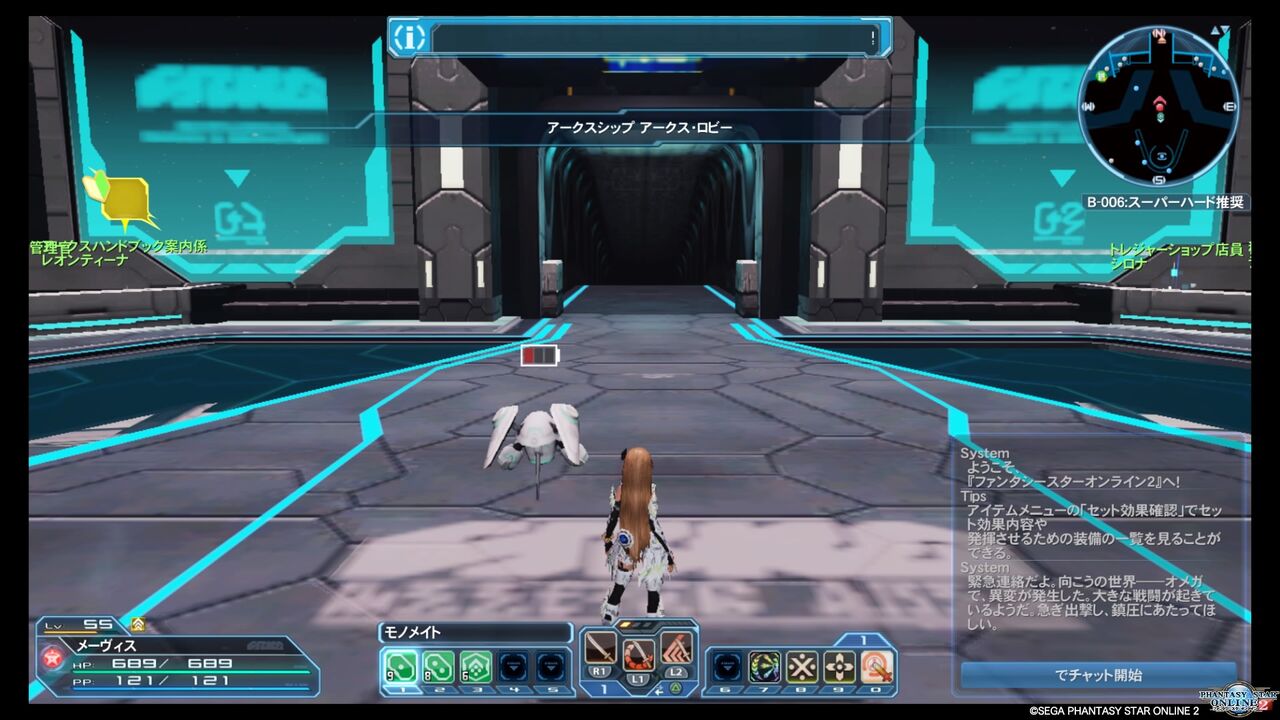1280x720 pixels.
Task: Click the white X icon in subpalette slot 8
Action: point(802,666)
